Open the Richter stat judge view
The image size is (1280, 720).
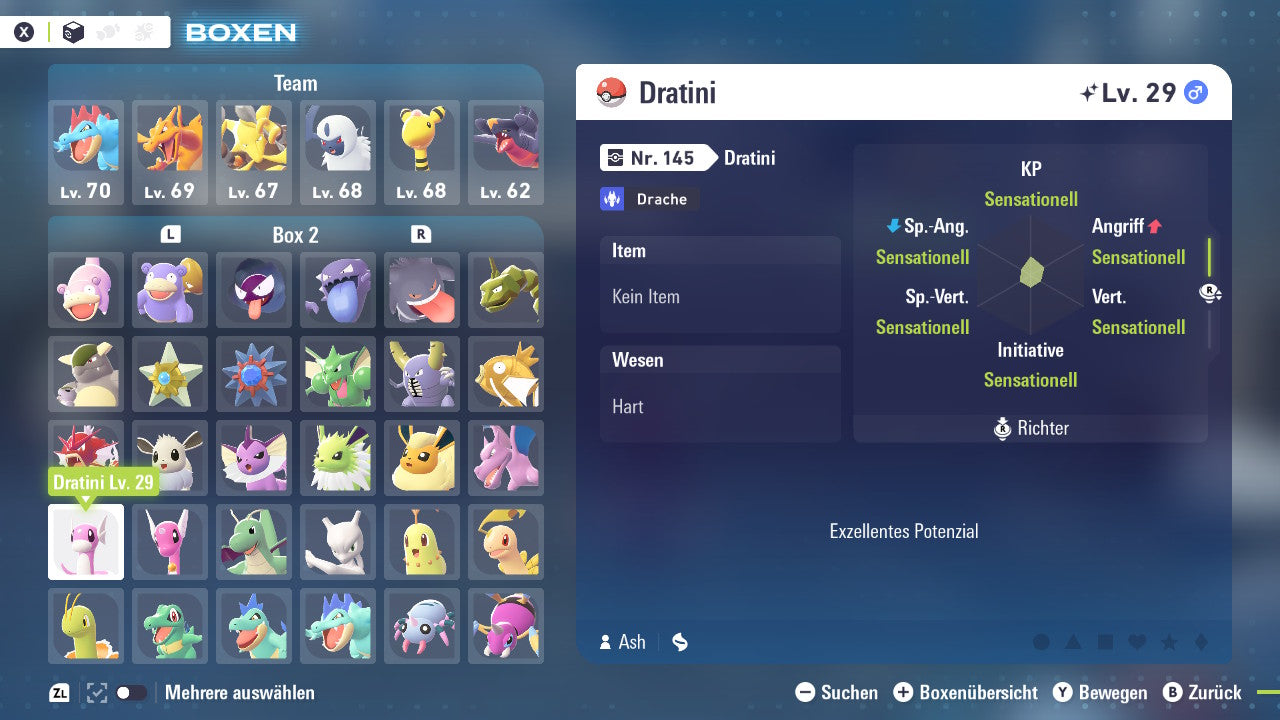(x=1029, y=428)
